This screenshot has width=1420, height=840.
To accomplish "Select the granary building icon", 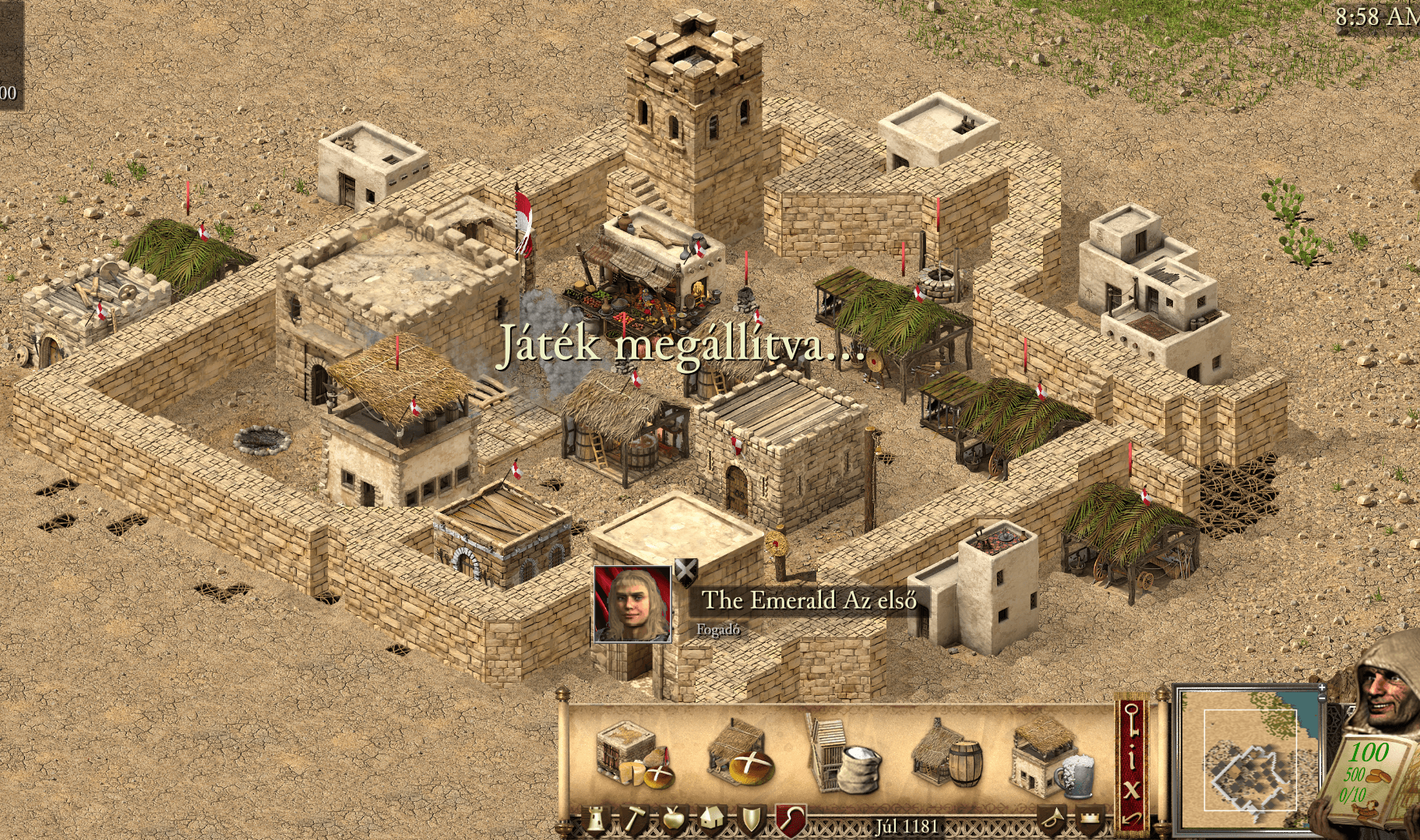I will pos(632,753).
